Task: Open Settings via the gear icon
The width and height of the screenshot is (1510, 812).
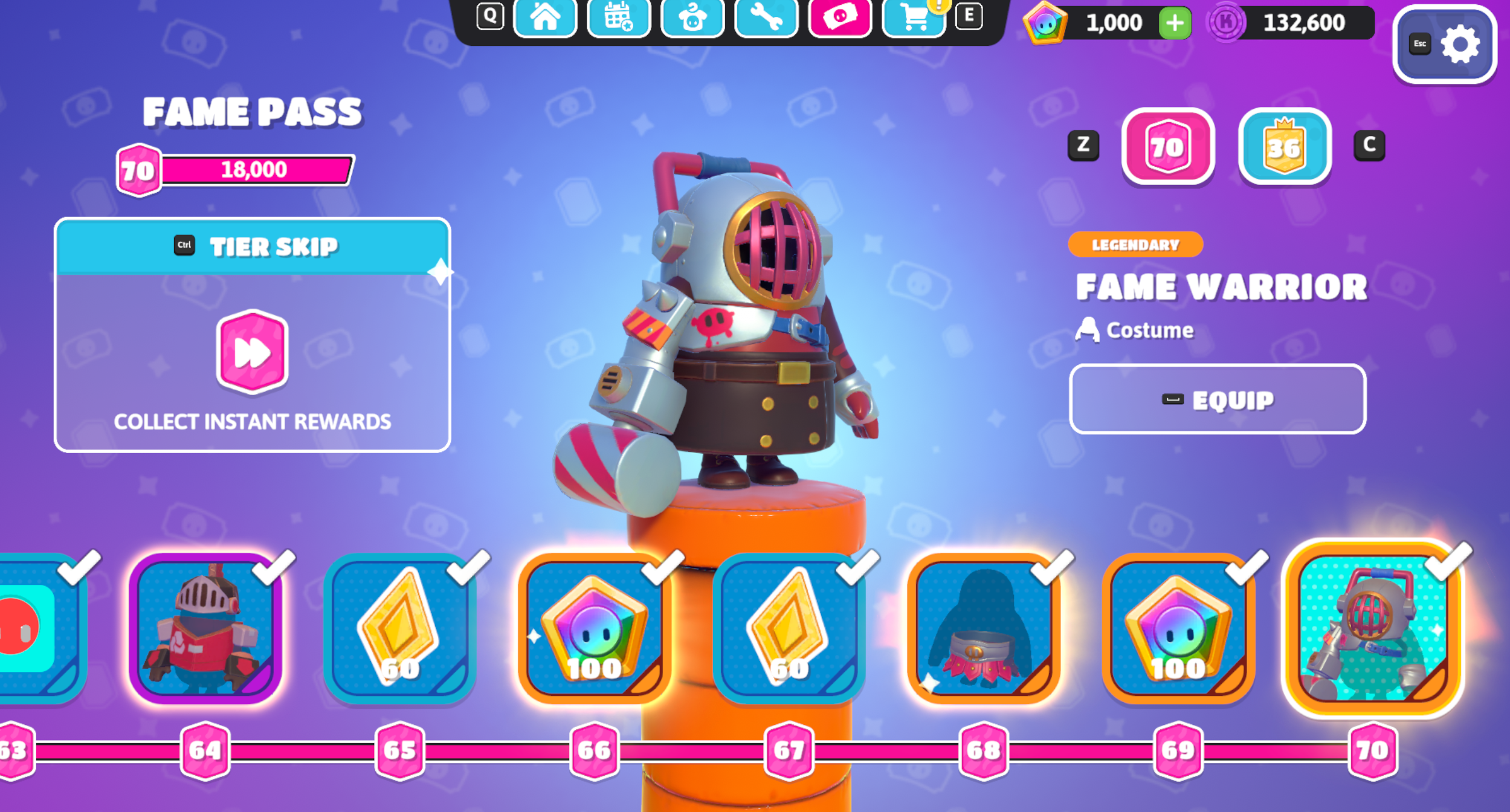Action: click(x=1460, y=45)
